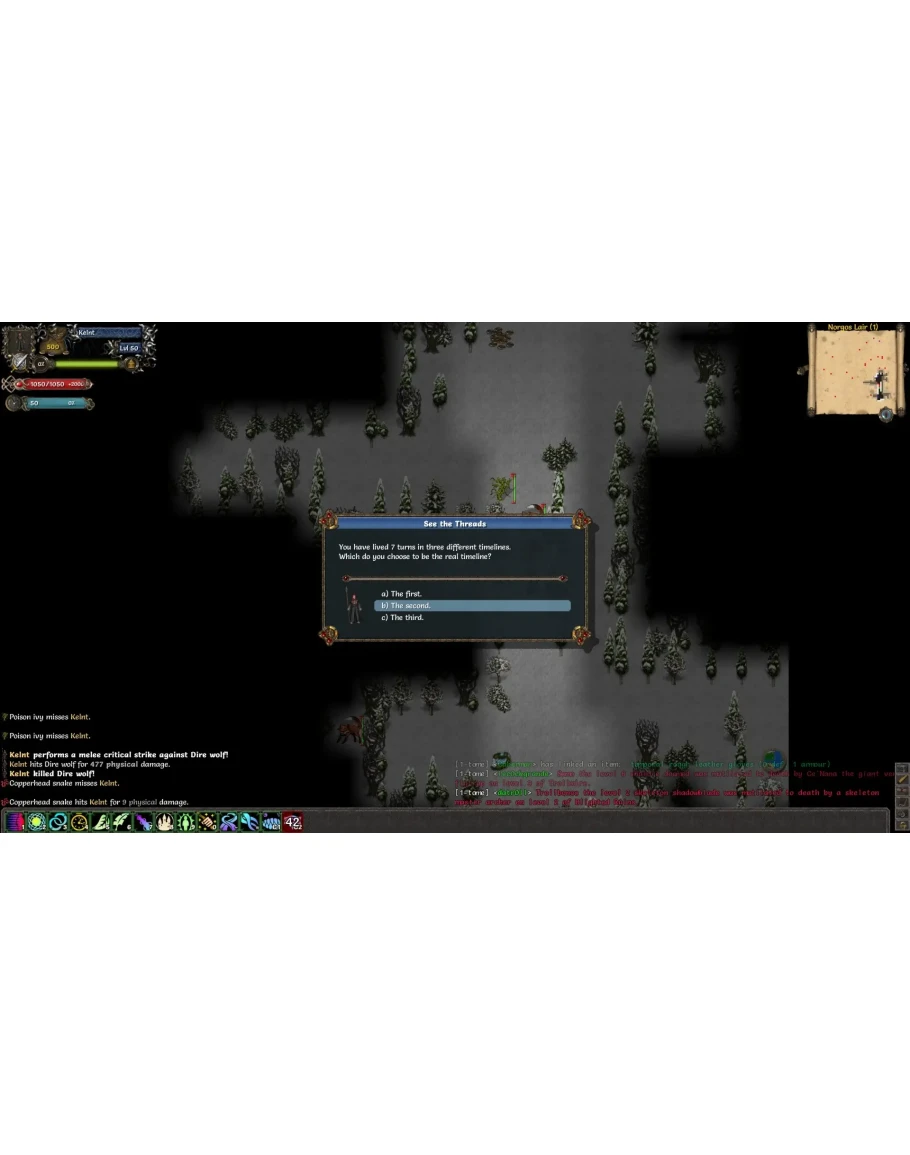Select "b) The second." timeline option

472,606
